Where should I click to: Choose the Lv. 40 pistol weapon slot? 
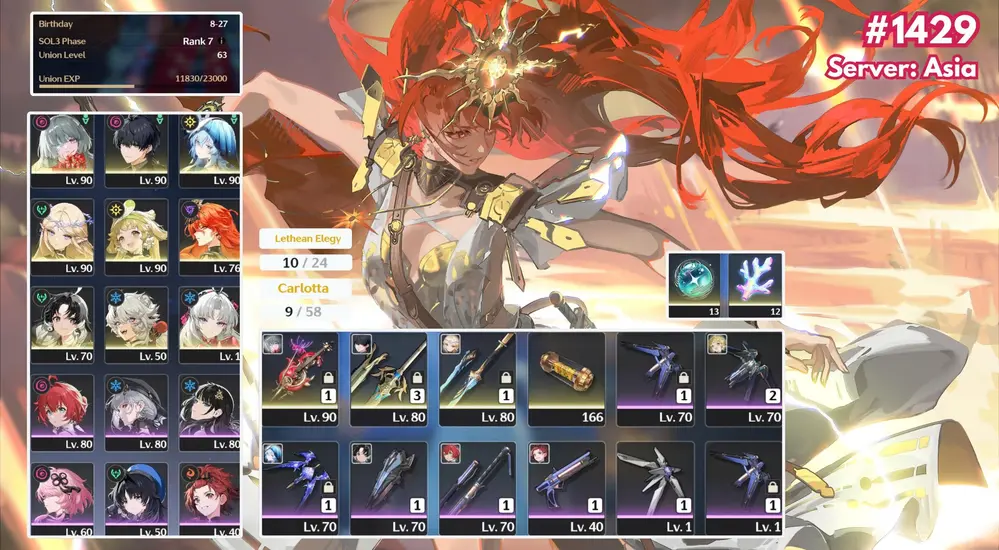[x=567, y=487]
